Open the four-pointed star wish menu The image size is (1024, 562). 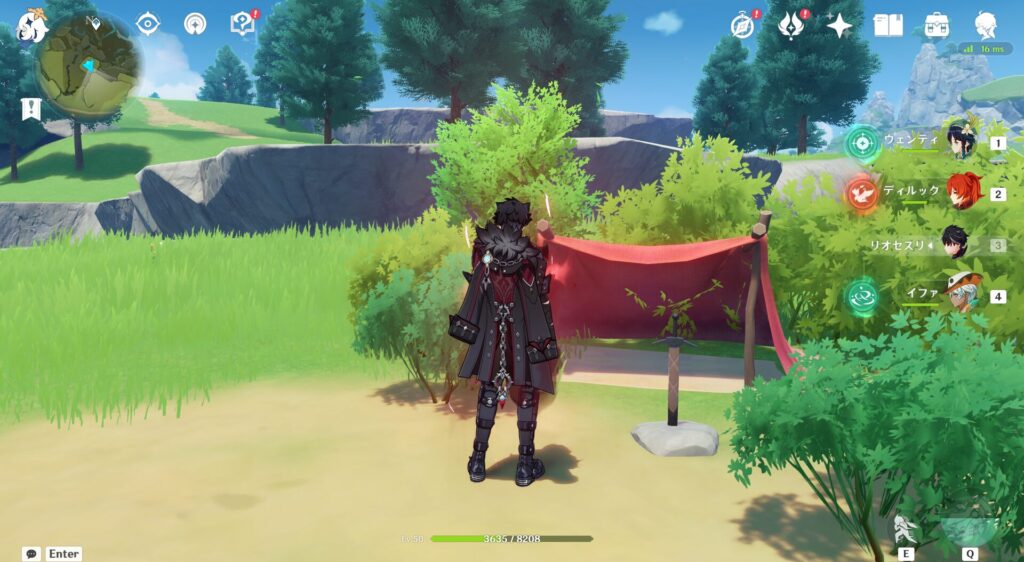click(x=839, y=26)
